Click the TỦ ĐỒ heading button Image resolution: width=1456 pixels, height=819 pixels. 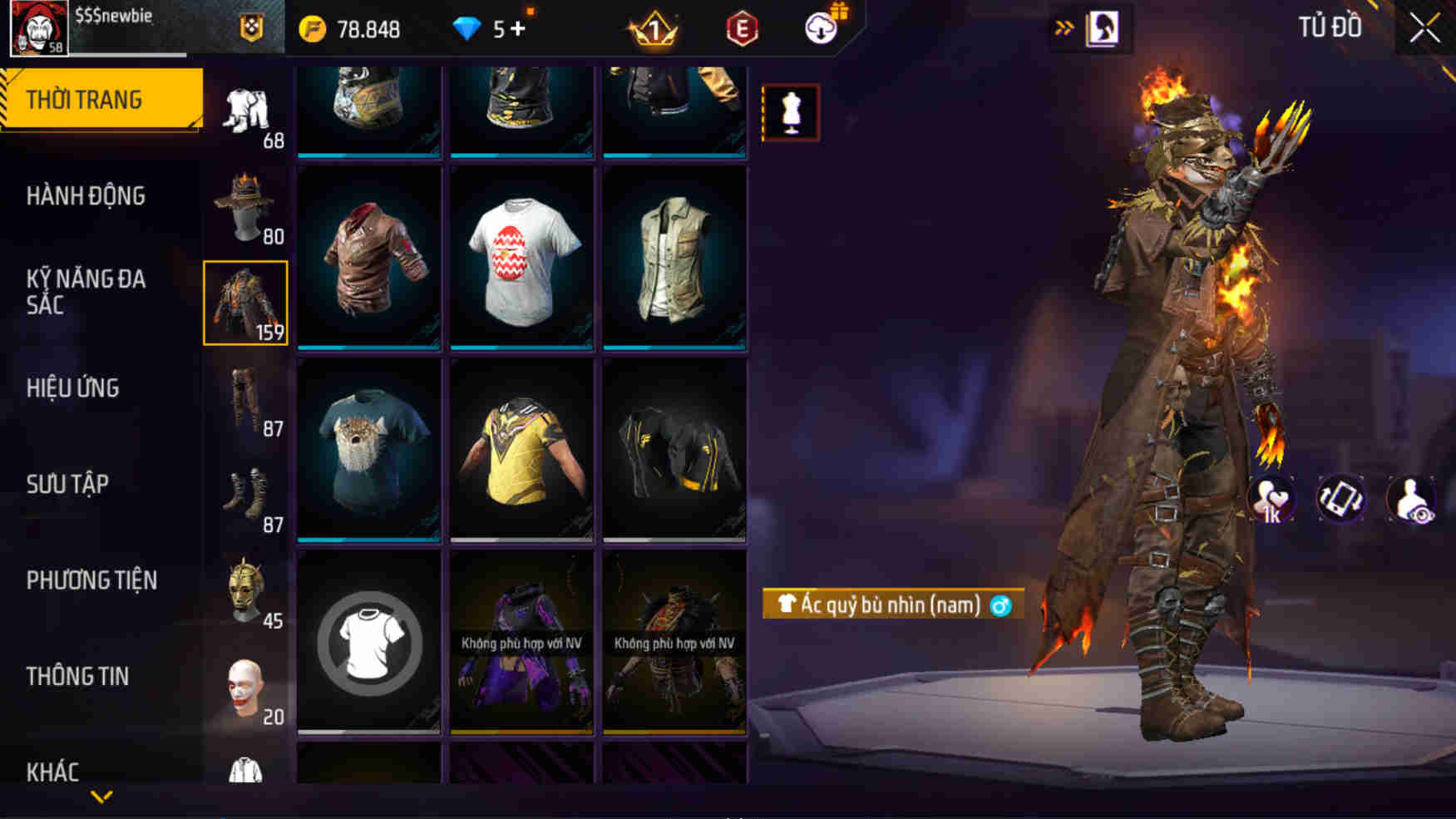[1329, 27]
